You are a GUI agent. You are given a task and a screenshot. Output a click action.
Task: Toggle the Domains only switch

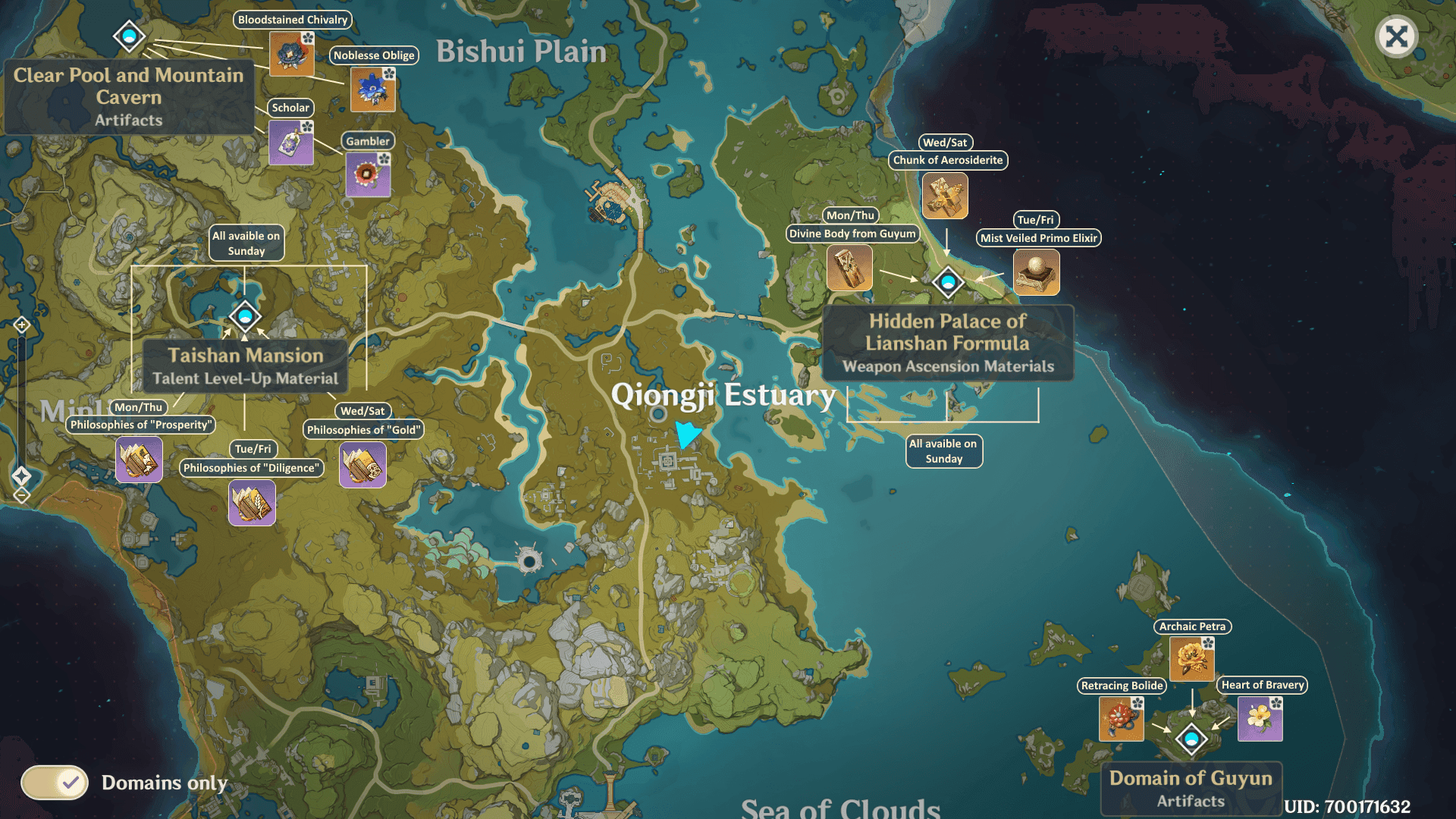pos(55,783)
